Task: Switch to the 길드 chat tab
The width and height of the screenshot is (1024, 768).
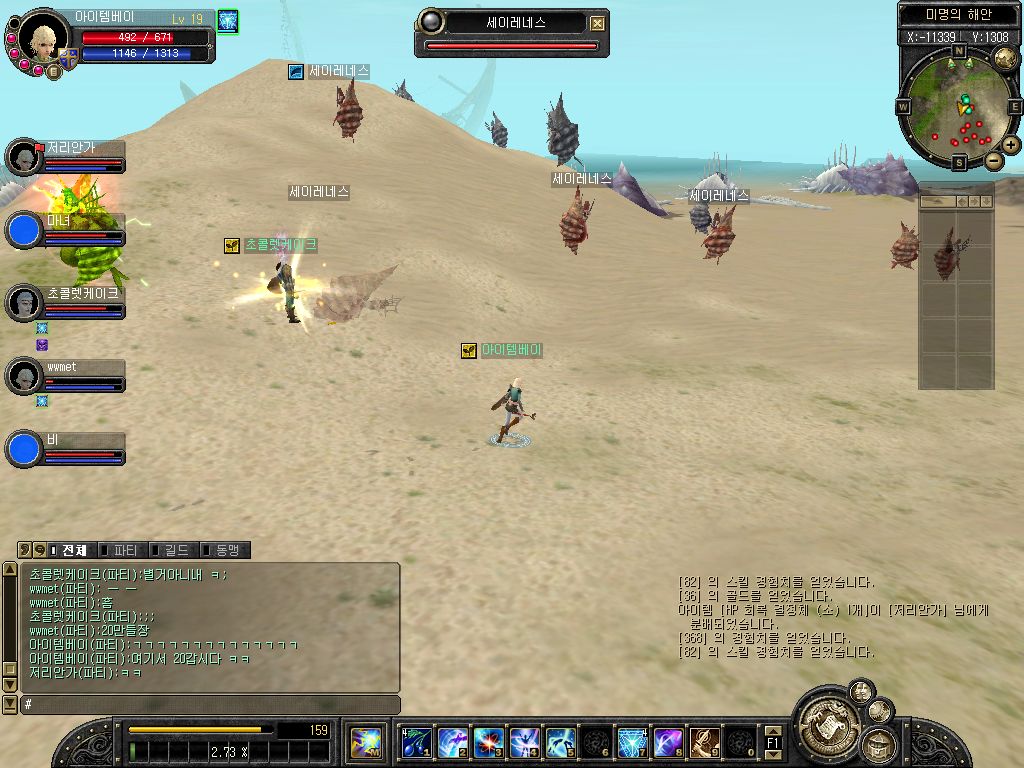Action: click(x=171, y=550)
